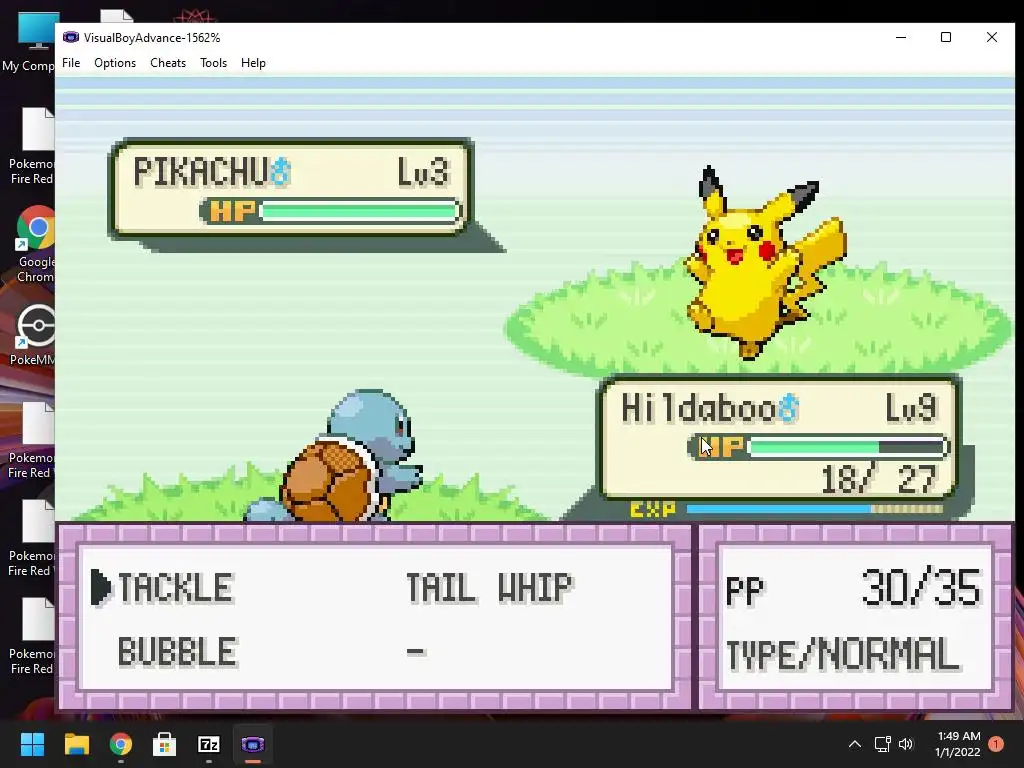The image size is (1024, 768).
Task: Open the Options menu
Action: pyautogui.click(x=115, y=63)
